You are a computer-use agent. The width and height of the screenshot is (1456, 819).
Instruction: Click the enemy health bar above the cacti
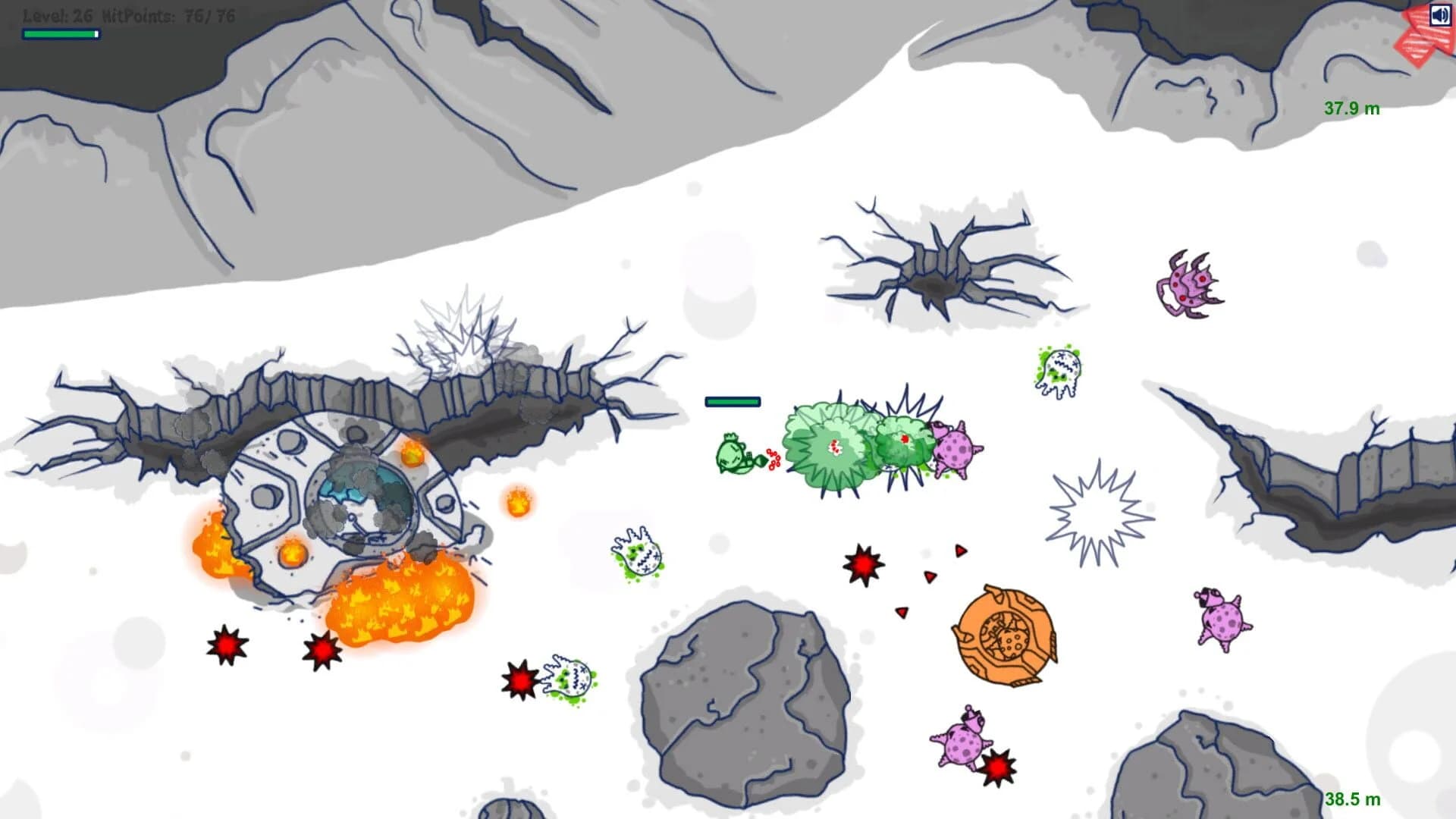732,400
